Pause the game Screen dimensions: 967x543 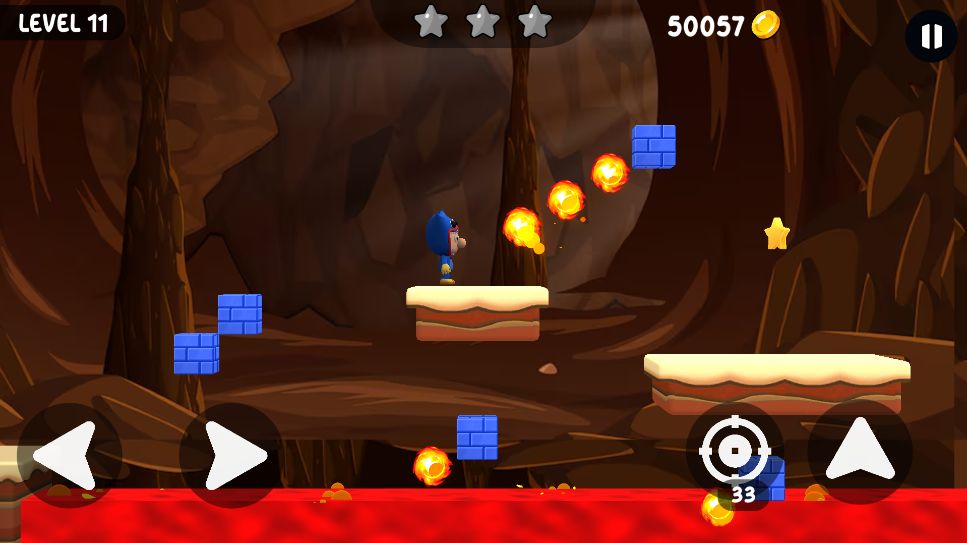pos(931,37)
